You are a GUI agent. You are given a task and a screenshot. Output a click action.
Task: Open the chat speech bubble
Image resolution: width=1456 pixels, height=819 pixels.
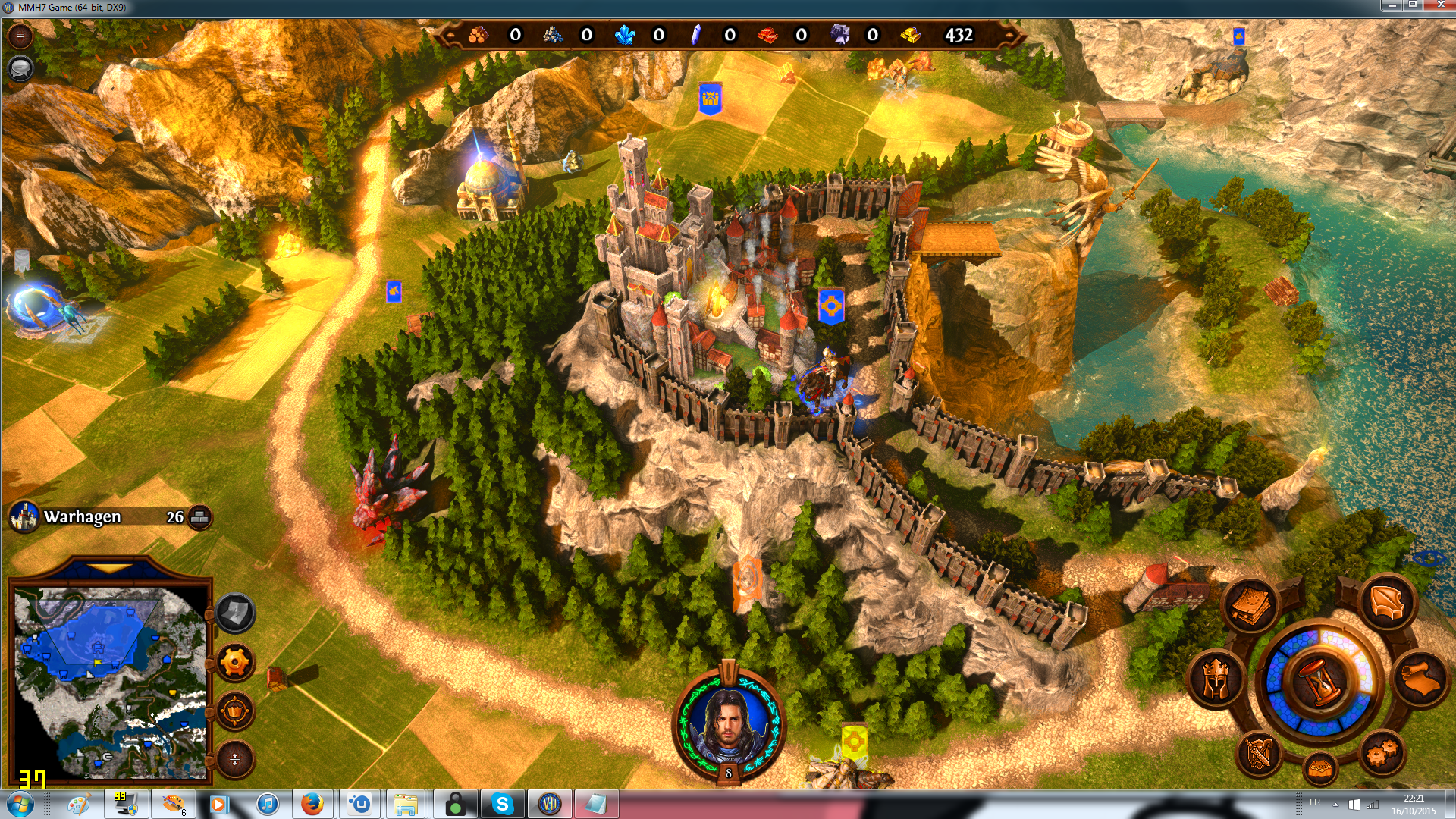pos(20,68)
